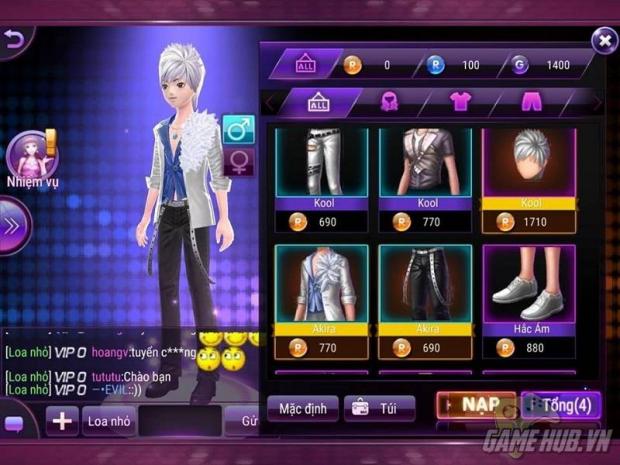Switch to the pants category tab

click(530, 102)
